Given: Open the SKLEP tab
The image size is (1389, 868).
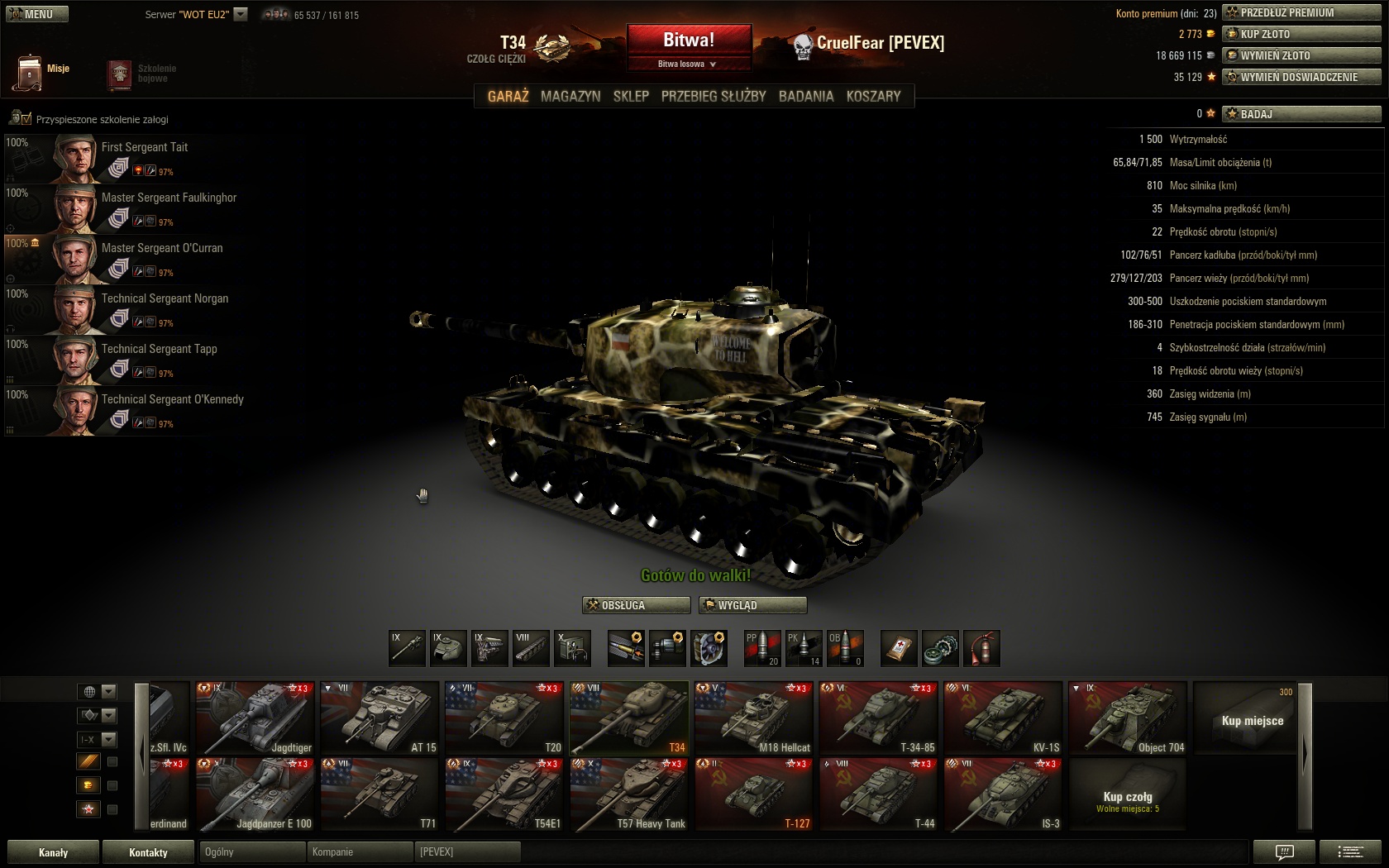Looking at the screenshot, I should coord(631,96).
